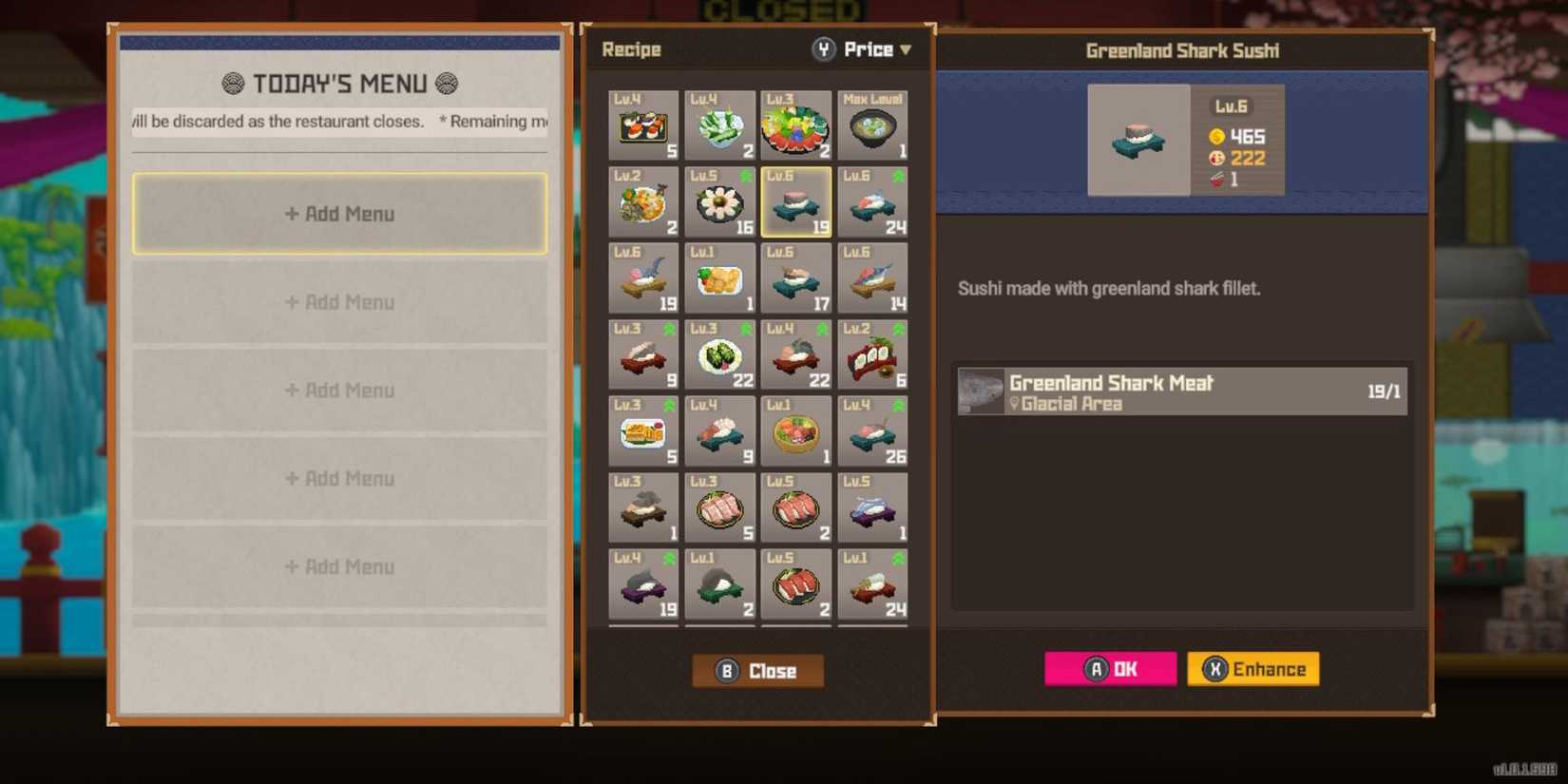The height and width of the screenshot is (784, 1568).
Task: Click the highlighted Add Menu slot
Action: pyautogui.click(x=339, y=214)
